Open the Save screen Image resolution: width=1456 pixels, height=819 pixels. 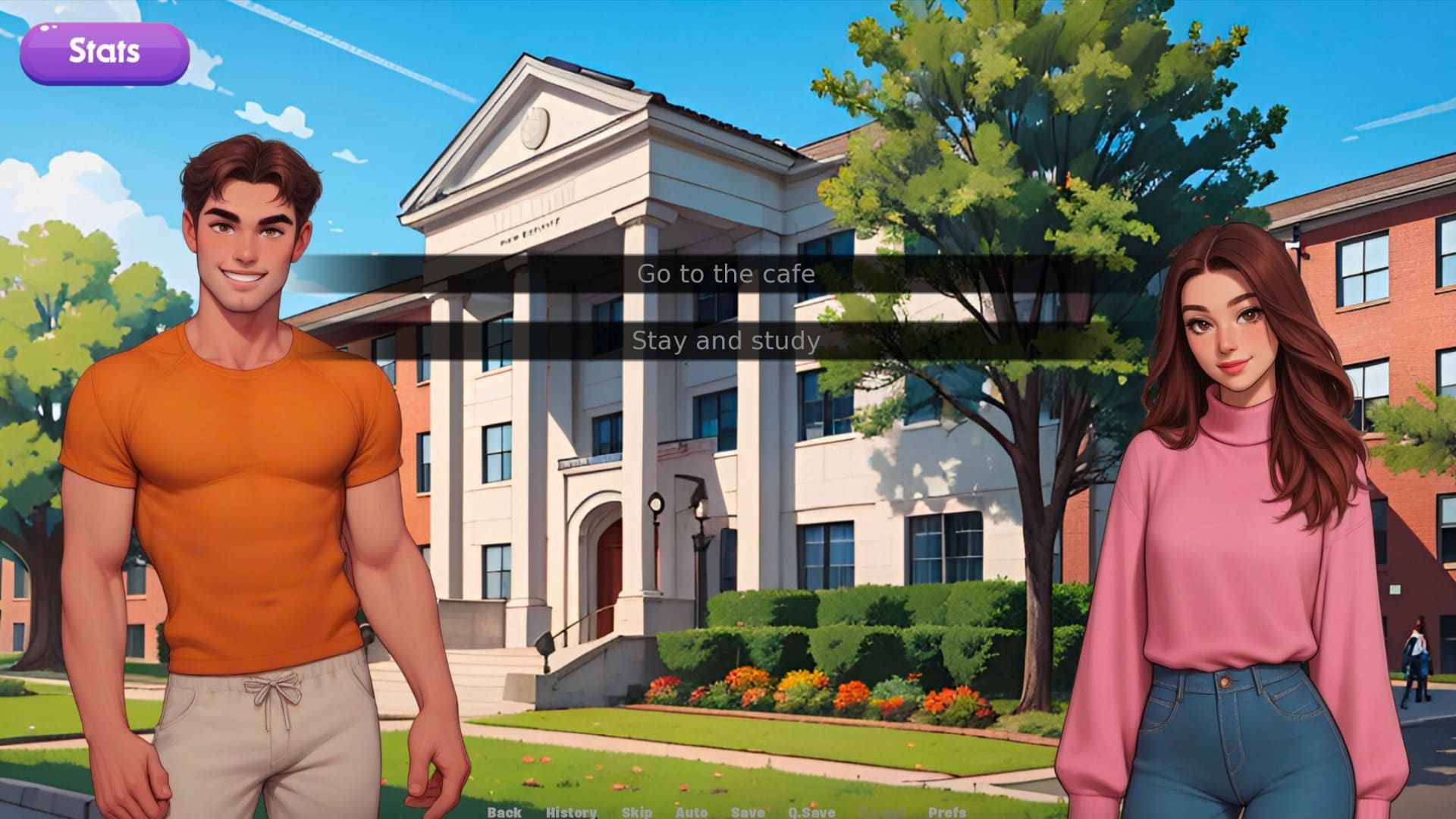coord(747,811)
